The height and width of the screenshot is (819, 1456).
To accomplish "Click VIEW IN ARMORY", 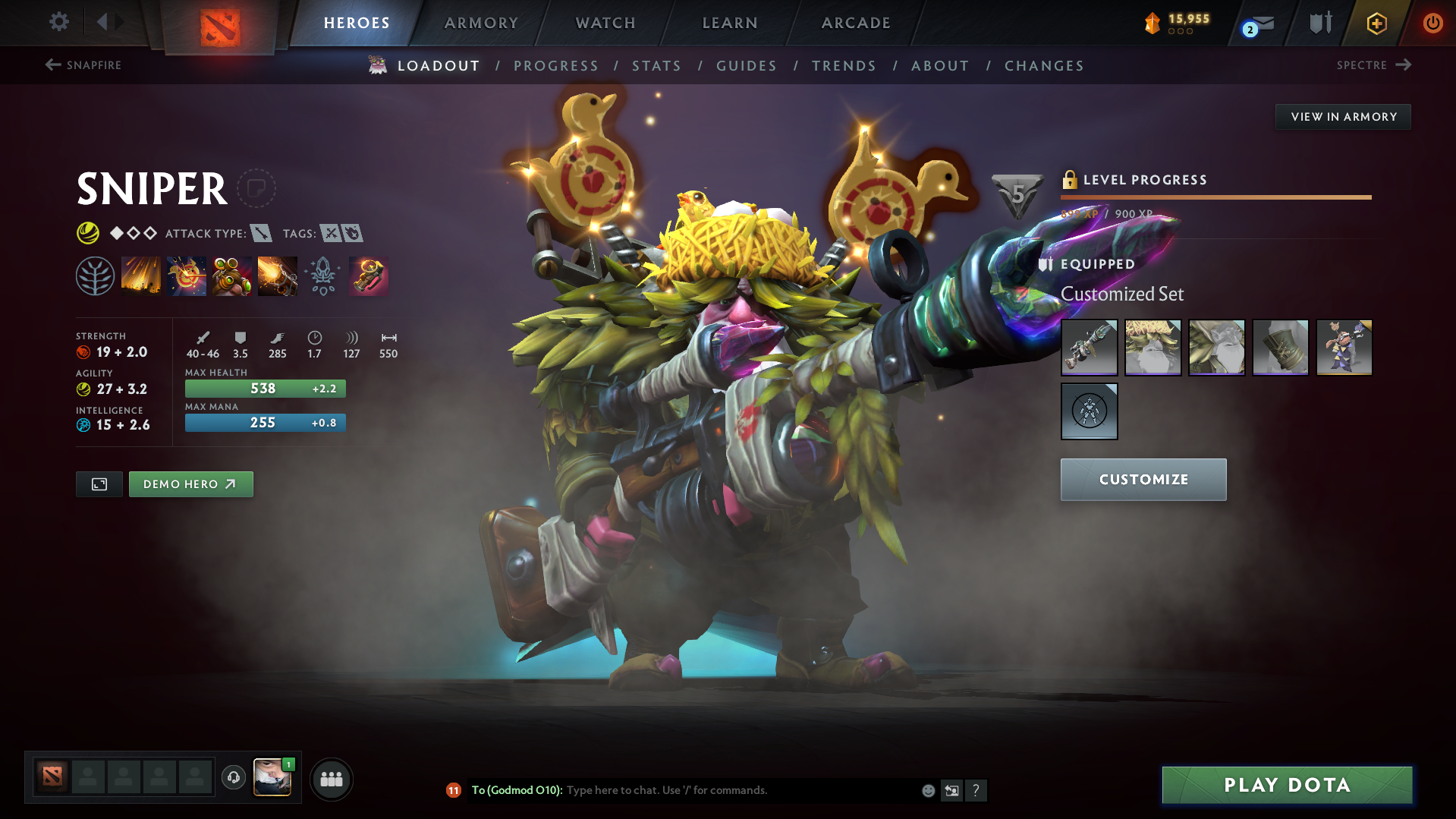I will [x=1342, y=116].
